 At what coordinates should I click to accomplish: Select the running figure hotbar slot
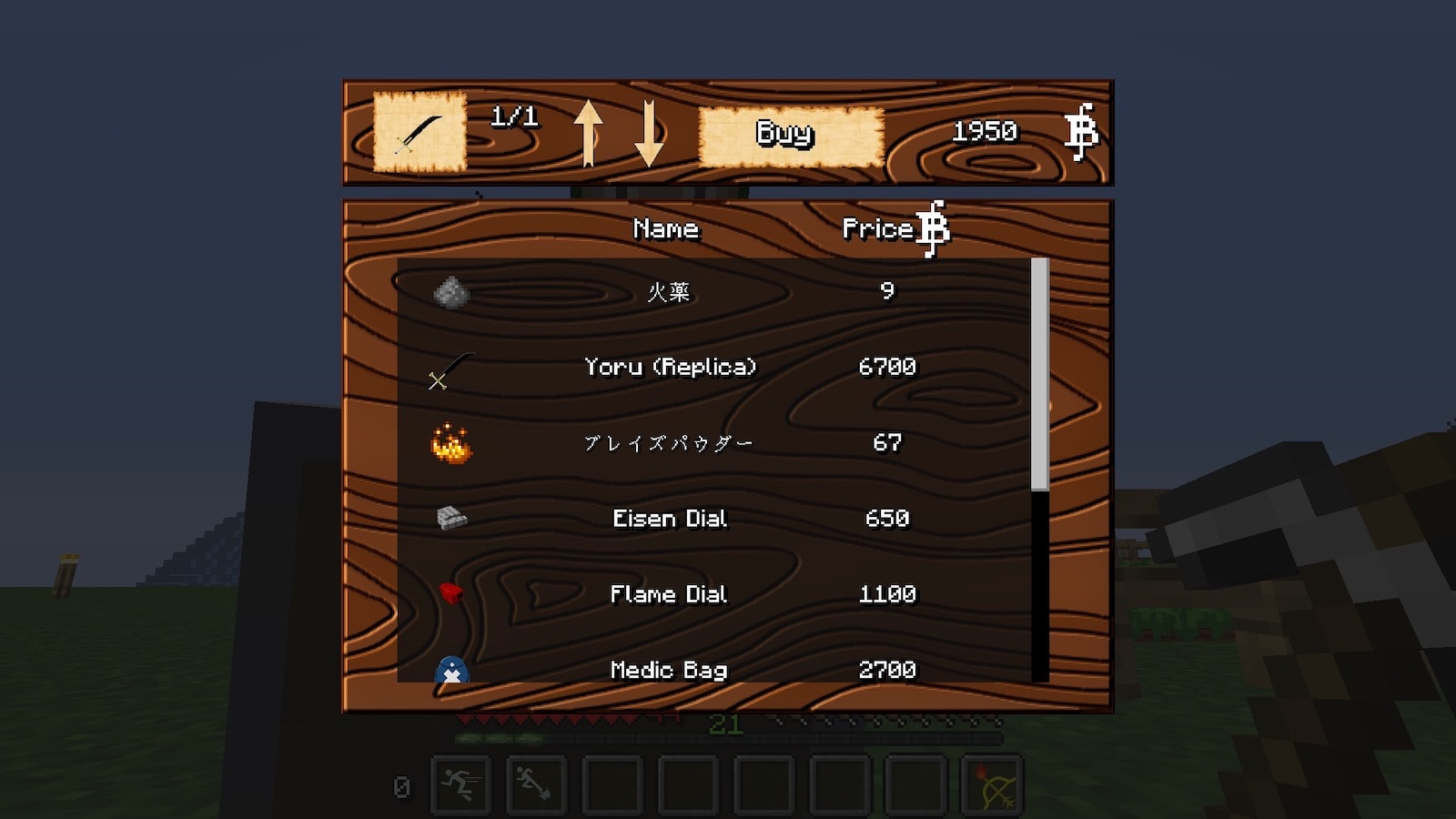460,784
